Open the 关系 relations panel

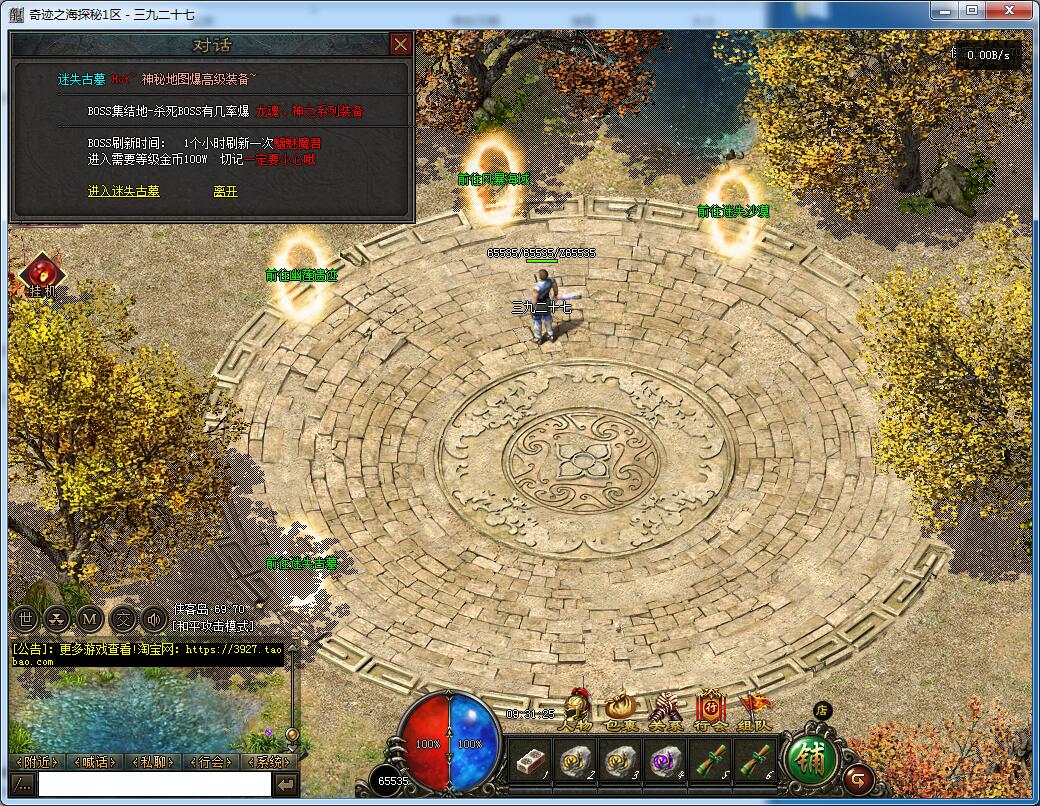point(665,711)
